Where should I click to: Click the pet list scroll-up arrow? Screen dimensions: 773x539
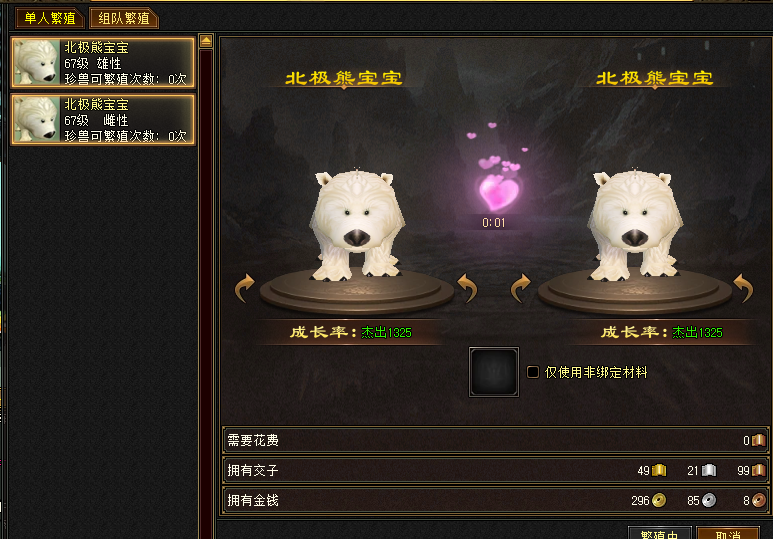coord(206,41)
